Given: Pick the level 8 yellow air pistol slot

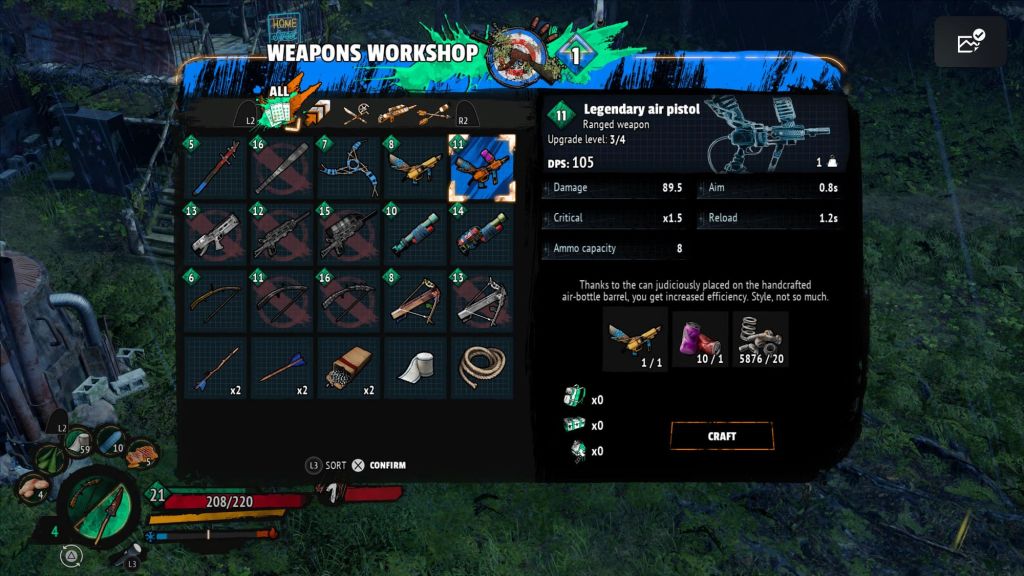Looking at the screenshot, I should [x=416, y=169].
